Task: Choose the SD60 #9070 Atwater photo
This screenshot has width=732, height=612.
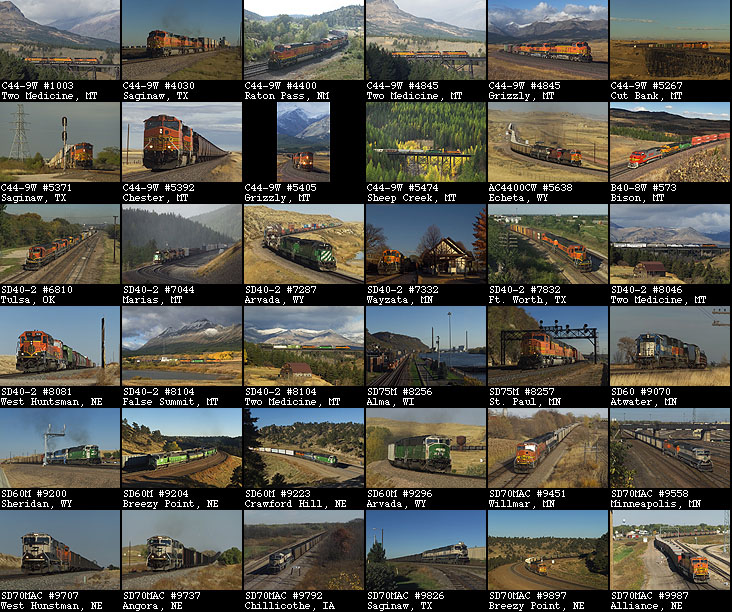Action: click(x=669, y=346)
